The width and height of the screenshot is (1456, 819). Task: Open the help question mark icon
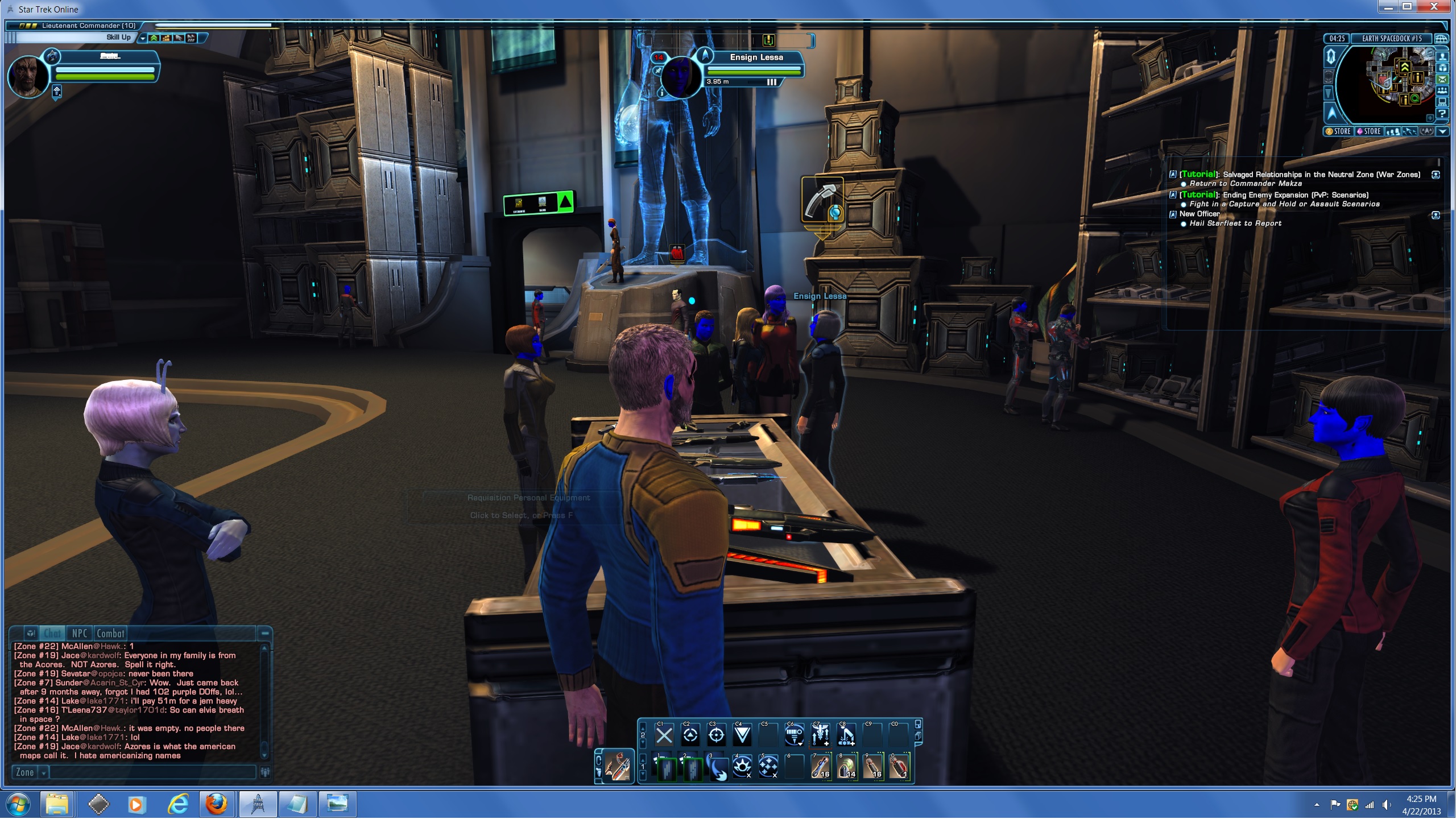point(1442,114)
